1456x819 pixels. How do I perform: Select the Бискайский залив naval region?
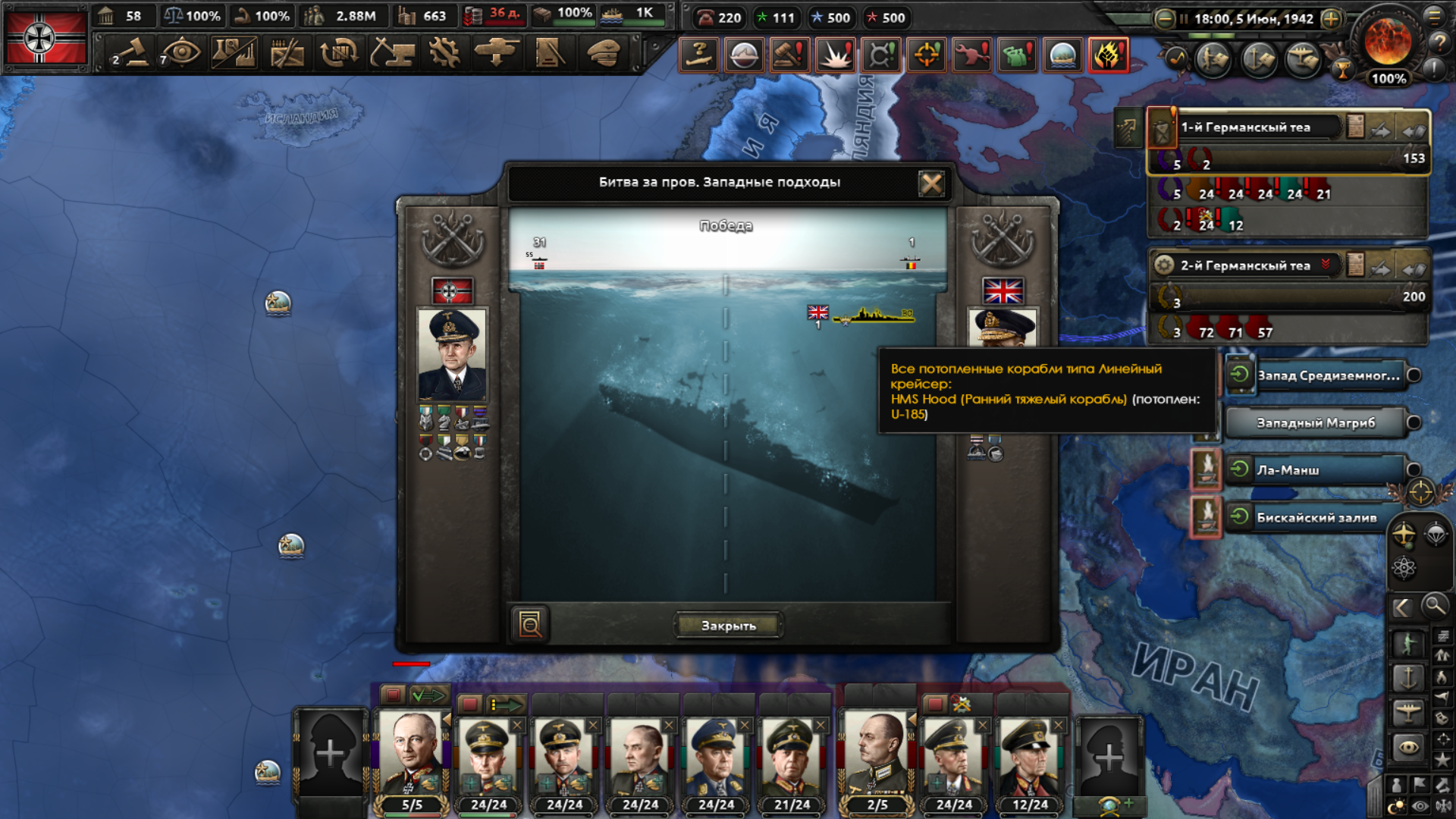pos(1316,518)
